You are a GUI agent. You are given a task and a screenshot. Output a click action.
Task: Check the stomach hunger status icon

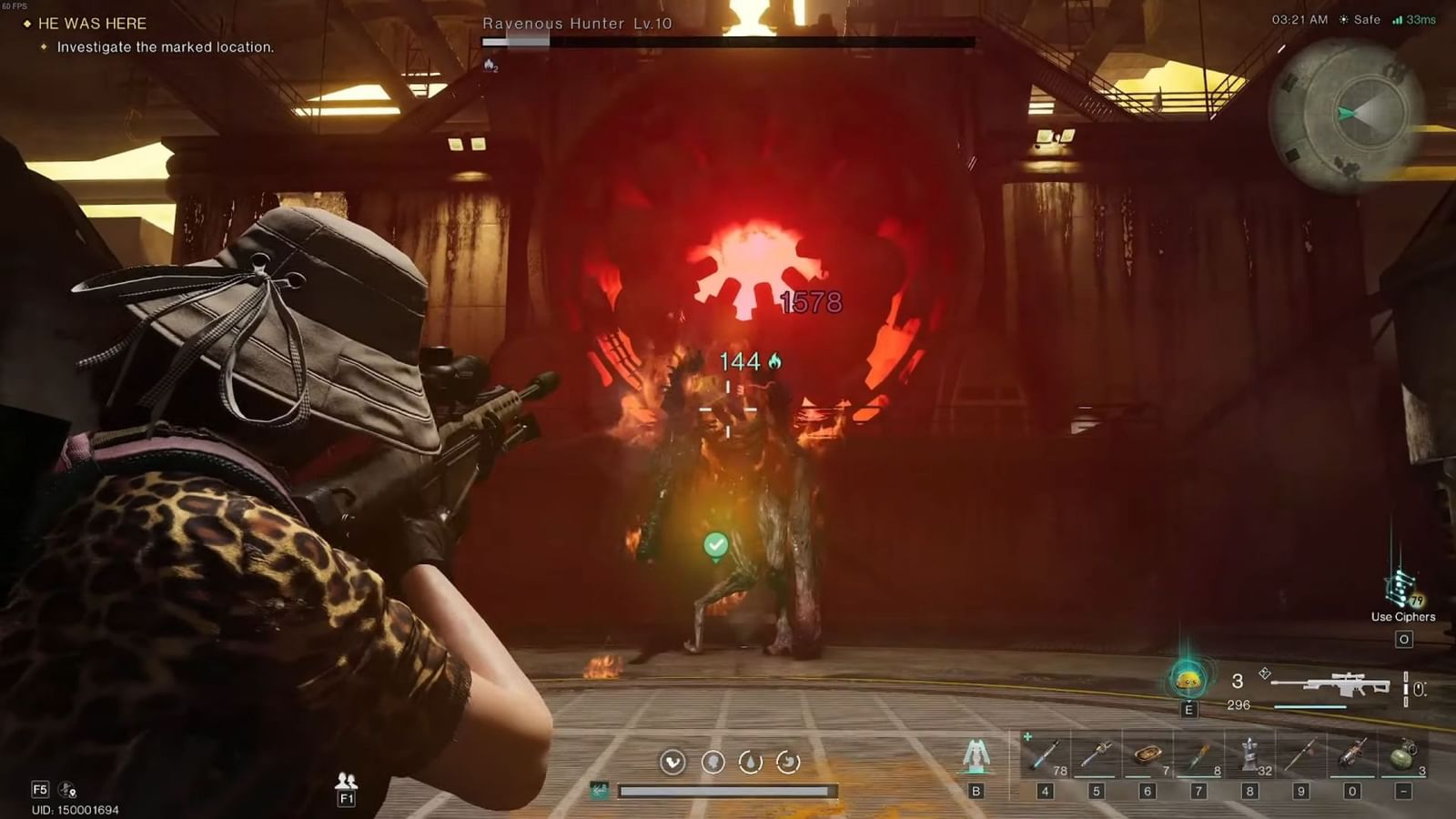(x=788, y=762)
